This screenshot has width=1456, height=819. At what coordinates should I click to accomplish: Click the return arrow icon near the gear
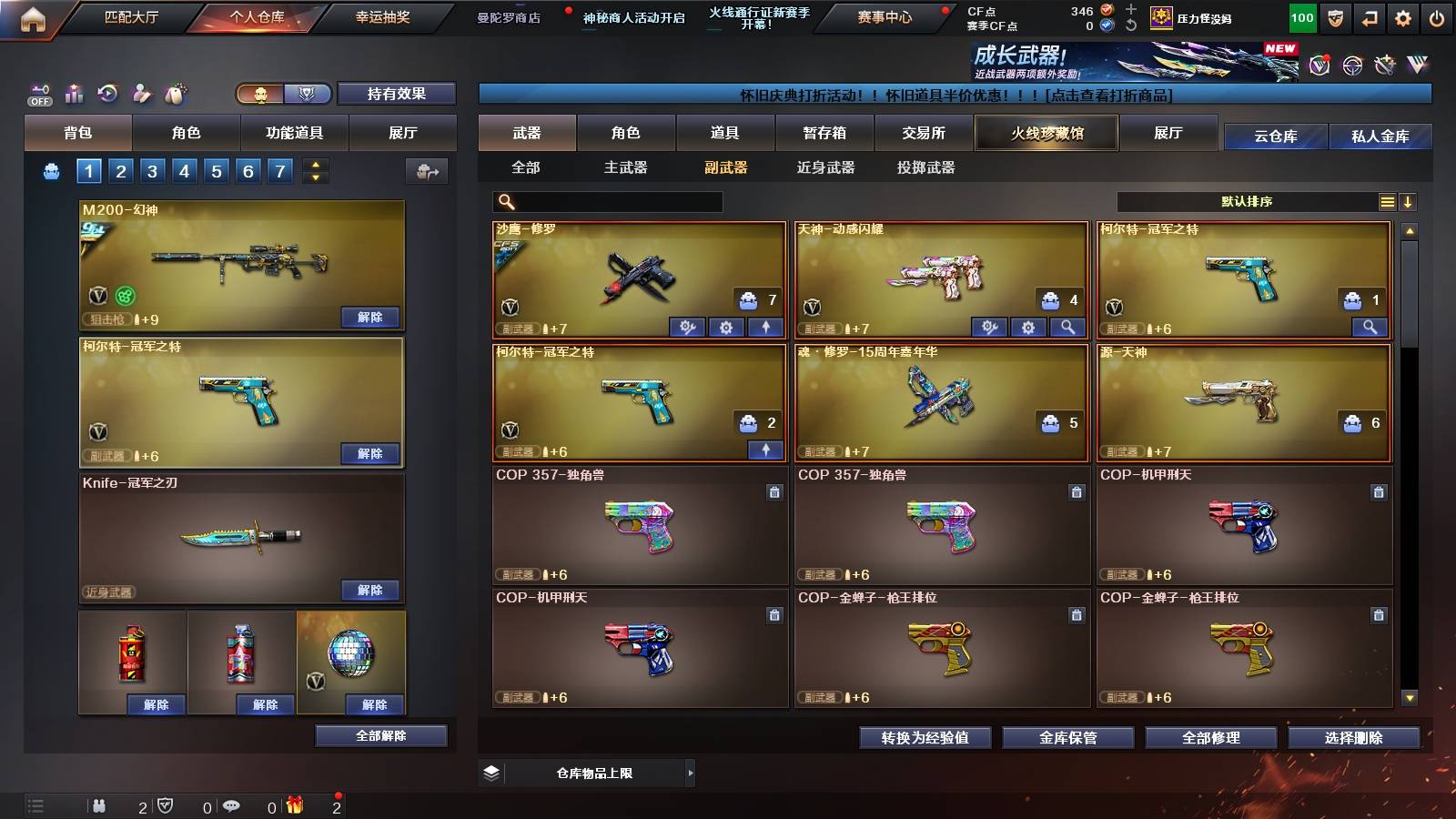click(1370, 17)
